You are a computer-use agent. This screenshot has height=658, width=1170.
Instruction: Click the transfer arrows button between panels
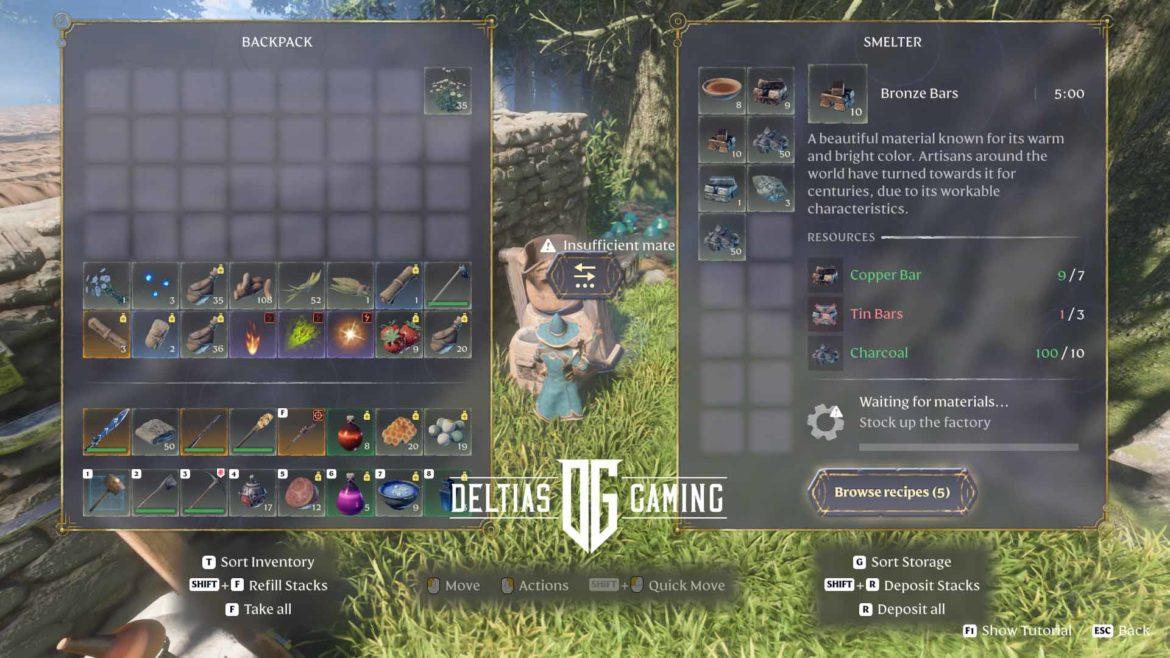click(585, 276)
